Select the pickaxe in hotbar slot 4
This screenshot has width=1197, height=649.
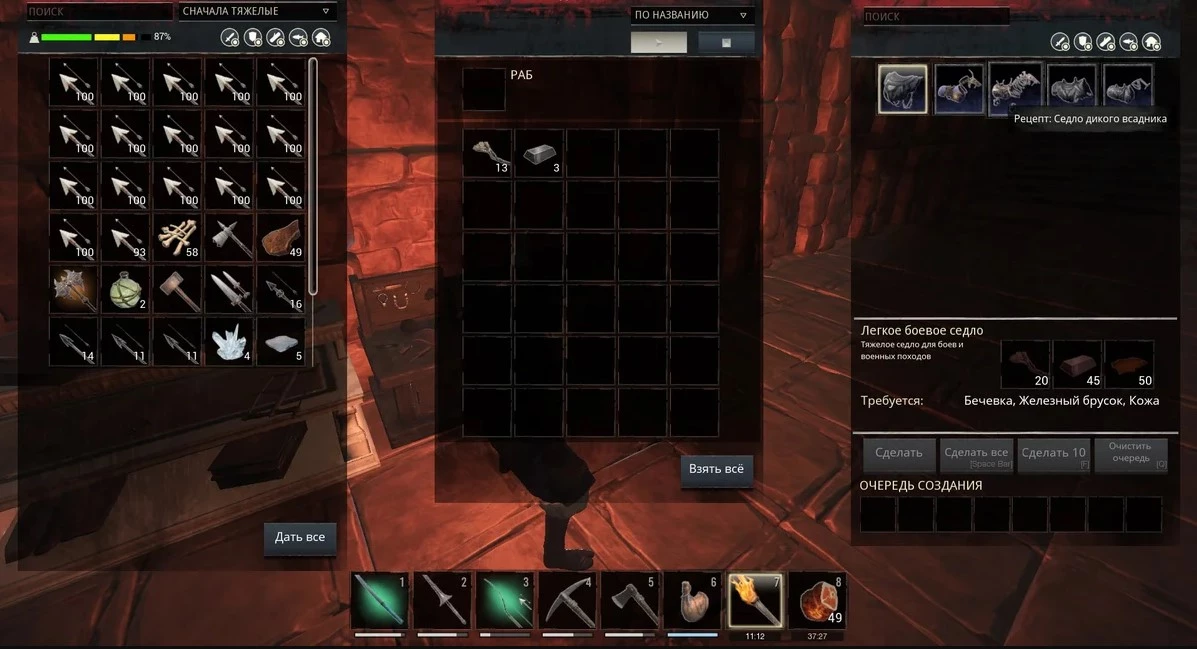[568, 601]
